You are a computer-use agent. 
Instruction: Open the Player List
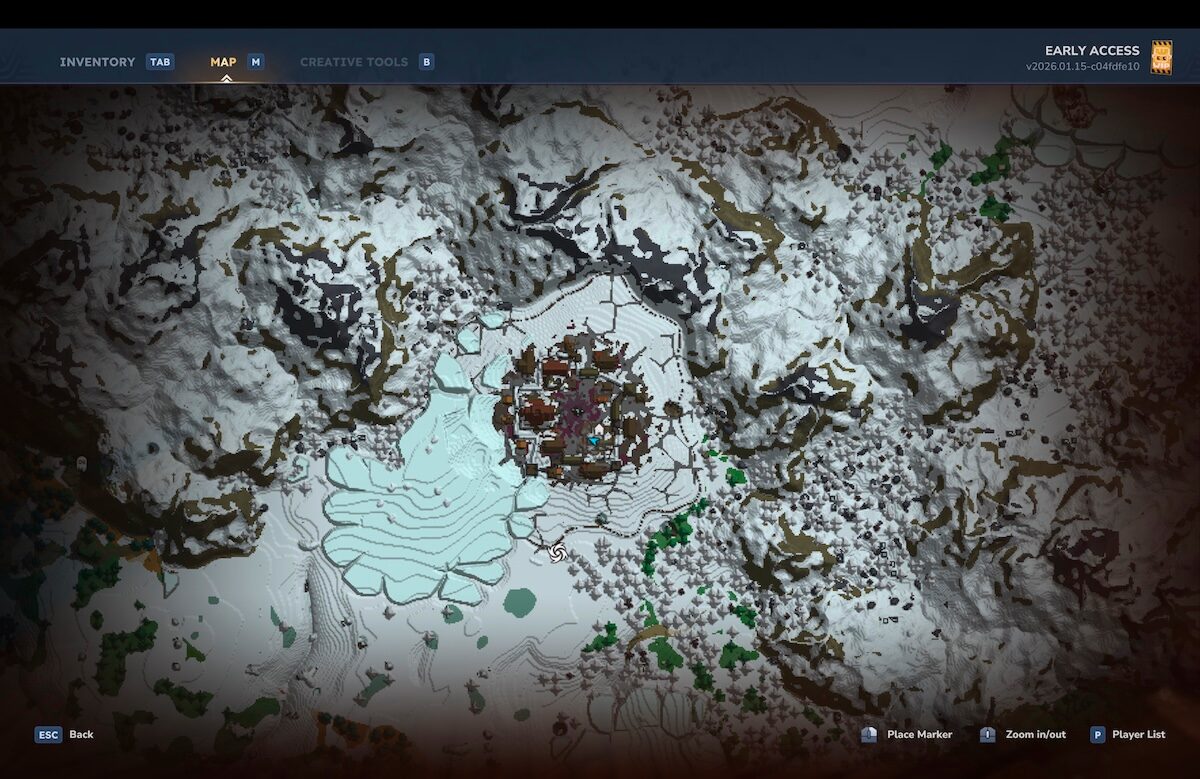[x=1138, y=734]
